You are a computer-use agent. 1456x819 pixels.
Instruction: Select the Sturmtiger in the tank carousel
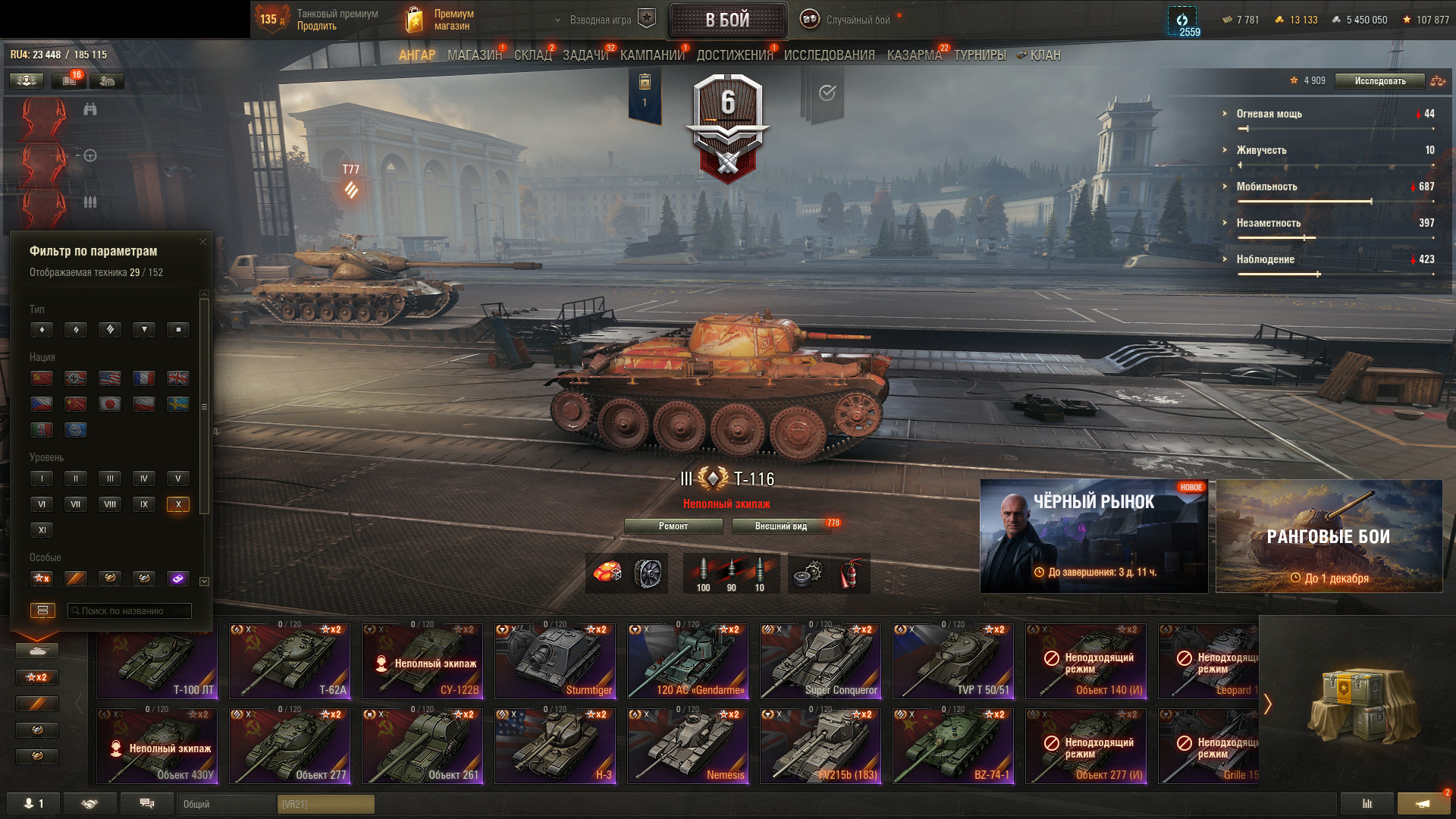point(555,662)
